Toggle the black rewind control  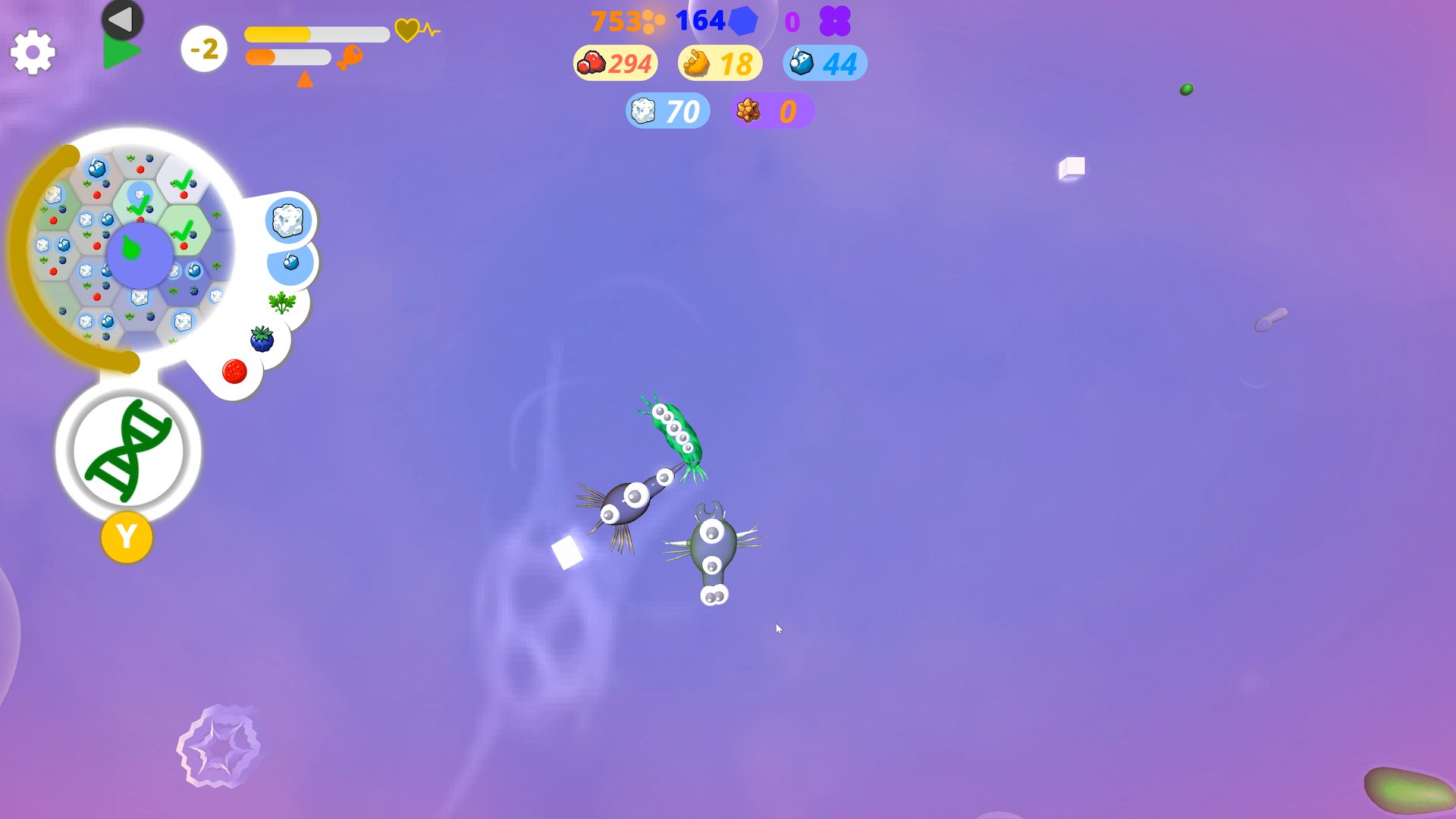(x=120, y=19)
